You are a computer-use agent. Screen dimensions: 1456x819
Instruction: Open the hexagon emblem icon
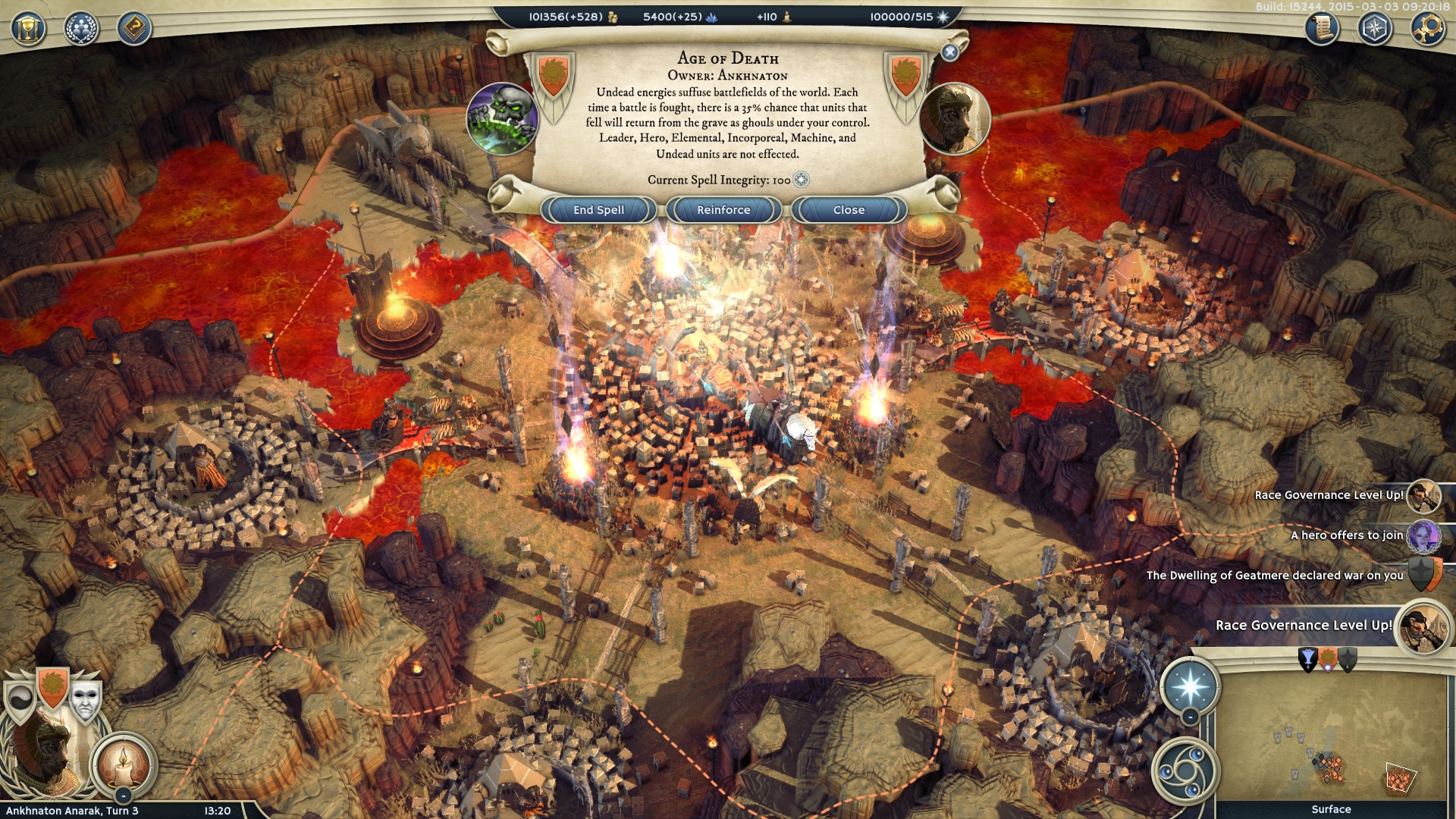coord(1375,30)
